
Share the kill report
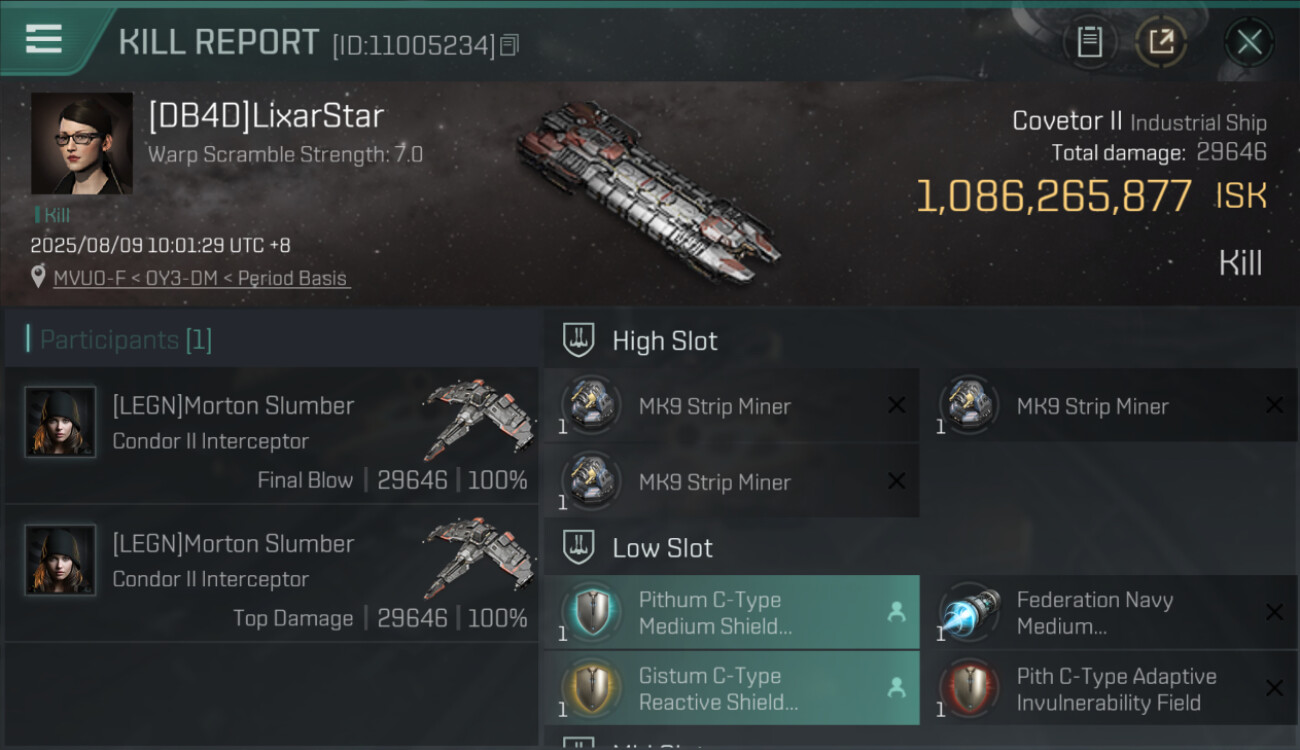pyautogui.click(x=1161, y=42)
